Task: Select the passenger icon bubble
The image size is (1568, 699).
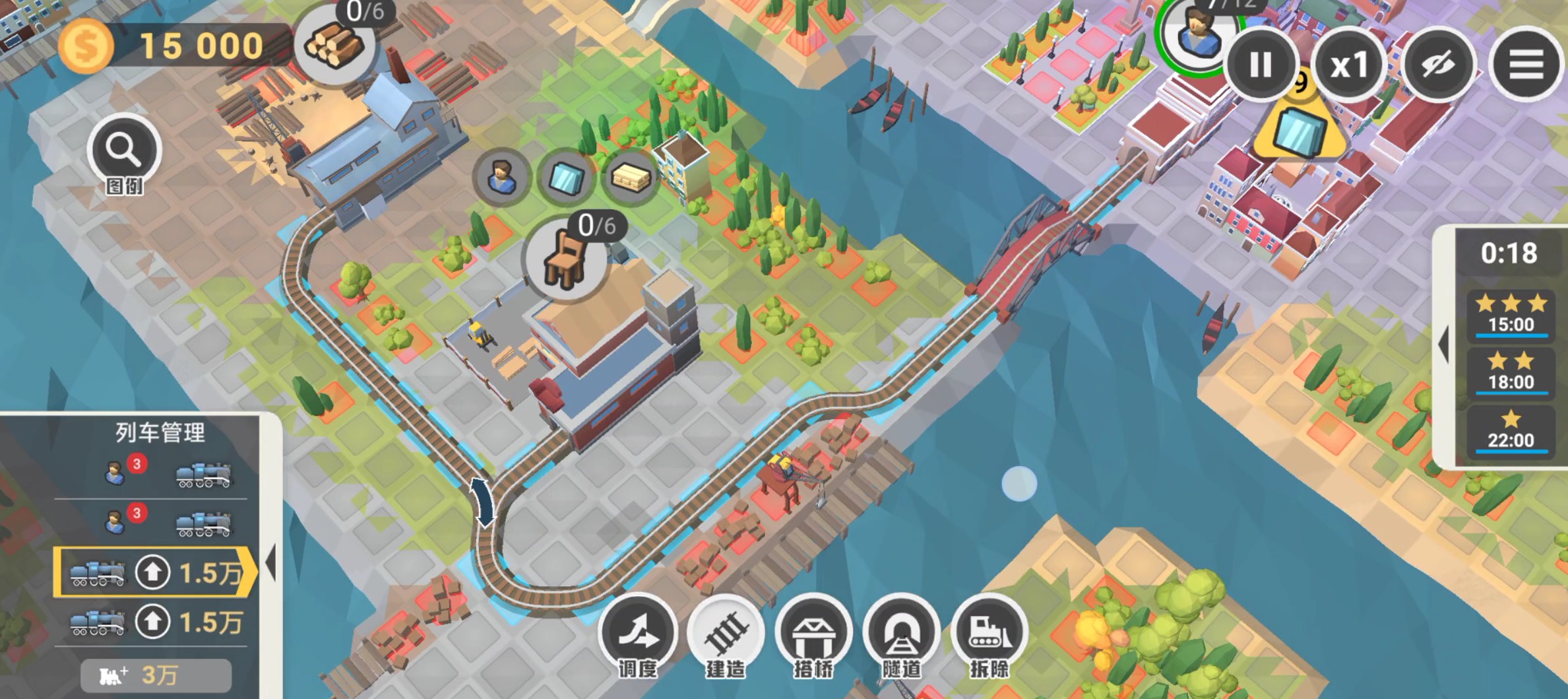Action: click(x=501, y=177)
